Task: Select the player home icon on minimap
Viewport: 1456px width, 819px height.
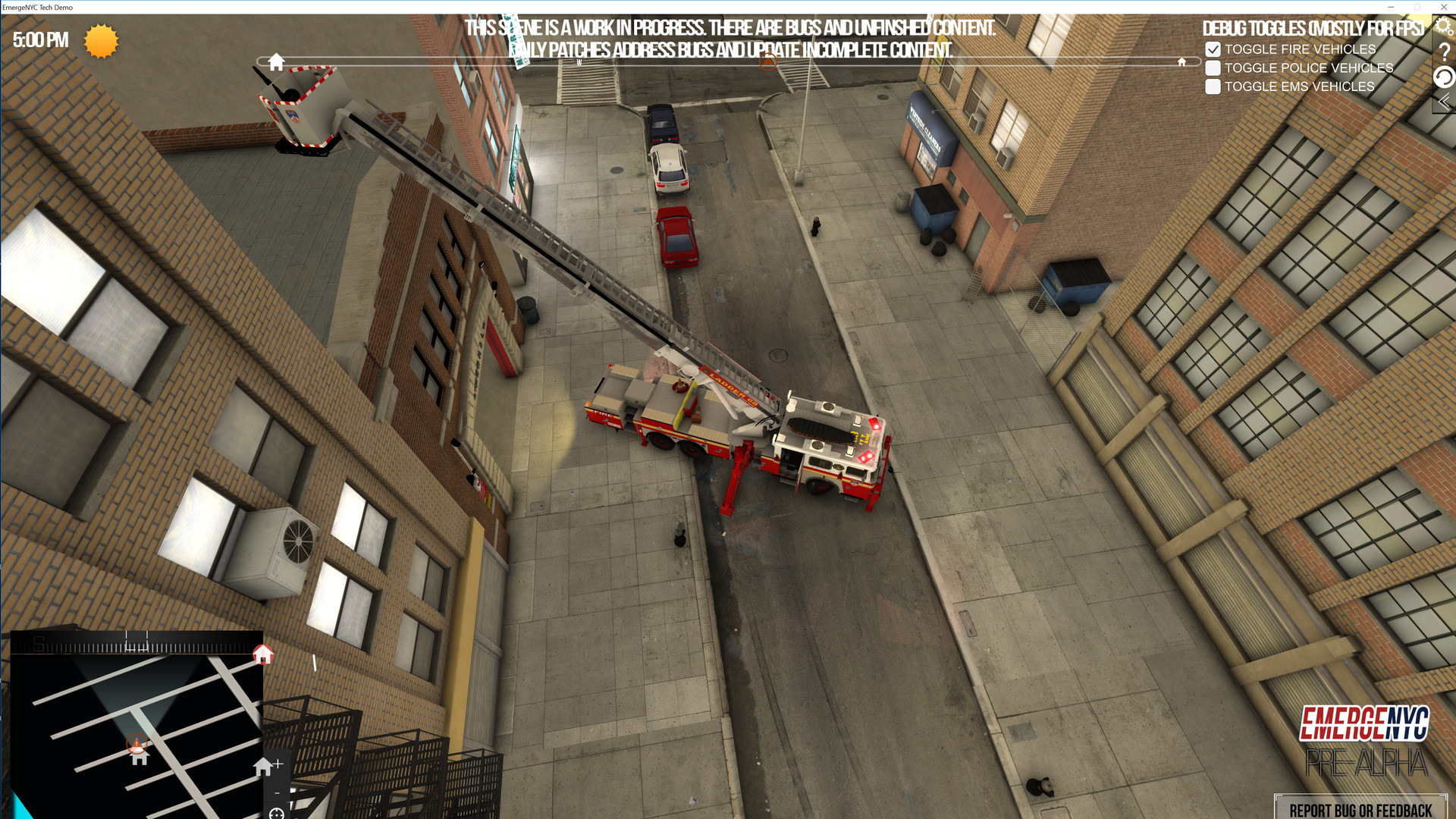Action: tap(140, 761)
